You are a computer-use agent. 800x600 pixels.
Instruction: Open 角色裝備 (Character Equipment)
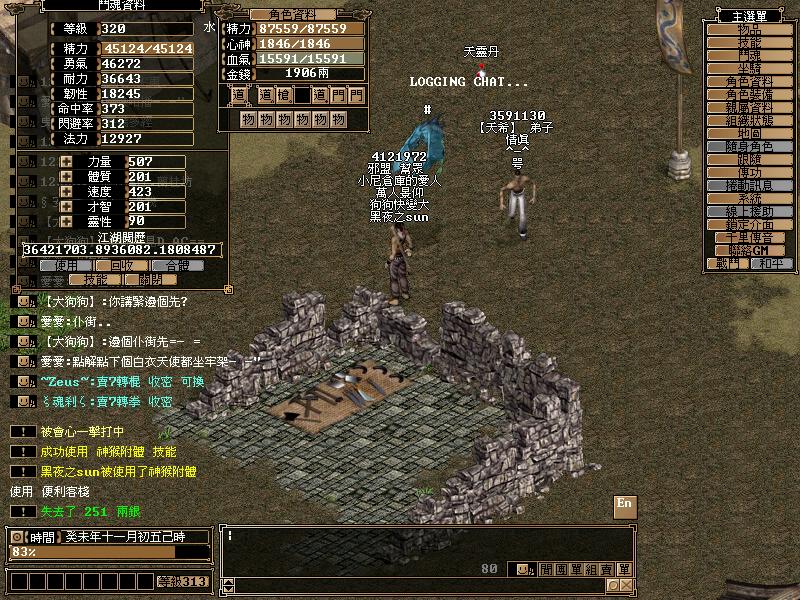(748, 94)
